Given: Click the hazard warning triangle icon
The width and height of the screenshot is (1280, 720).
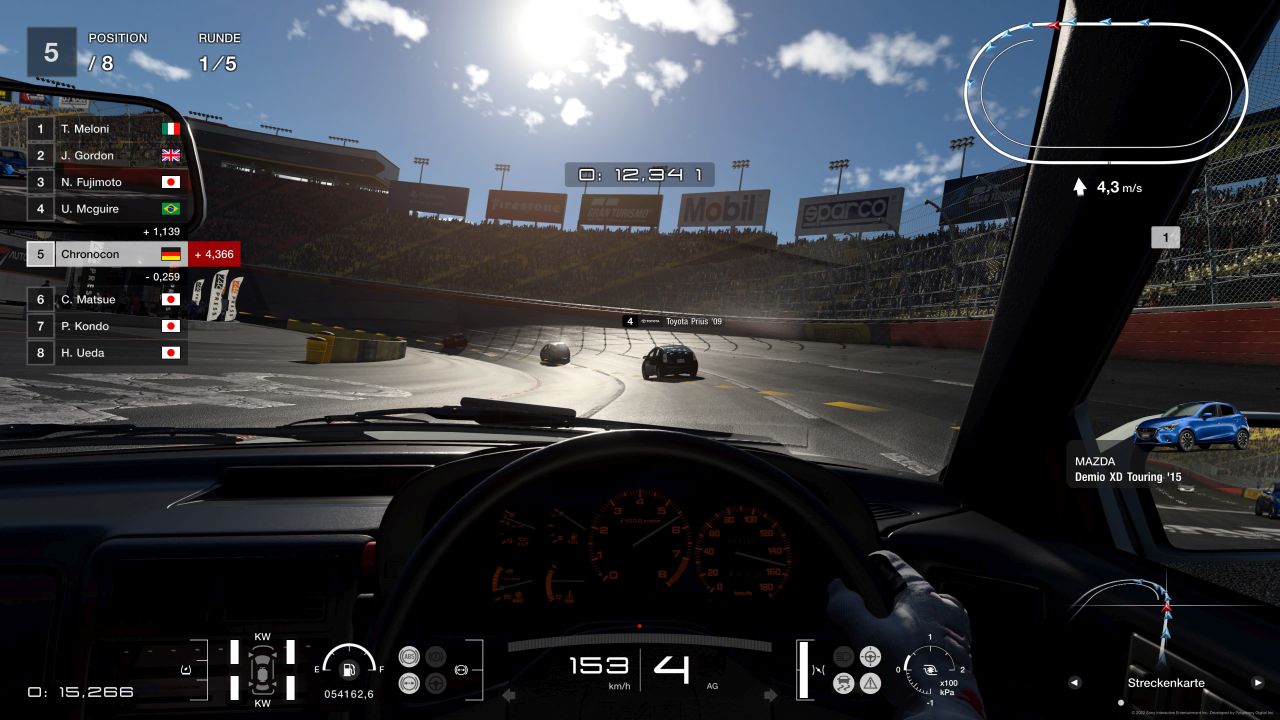Looking at the screenshot, I should [870, 684].
